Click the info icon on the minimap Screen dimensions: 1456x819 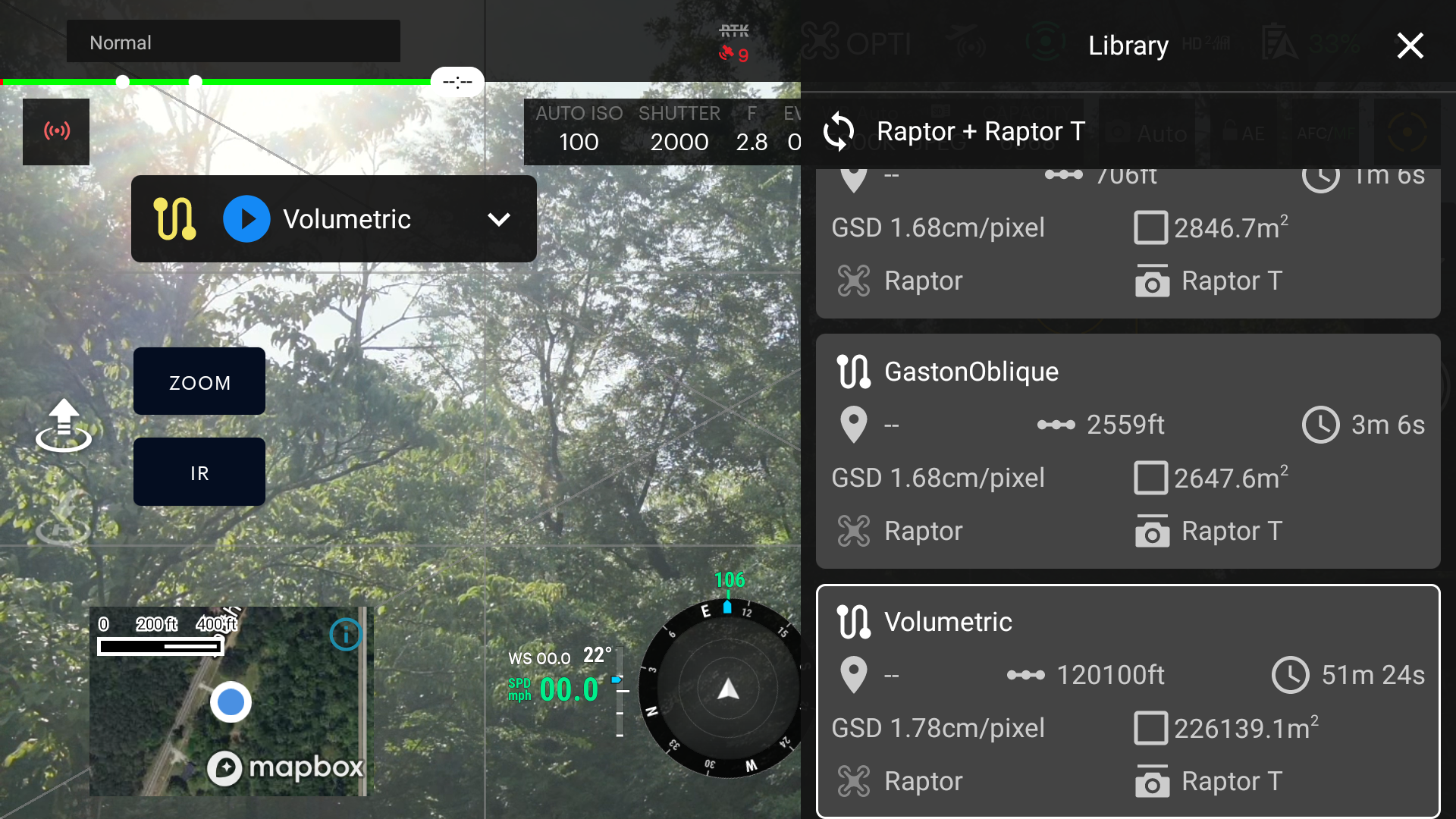point(346,635)
